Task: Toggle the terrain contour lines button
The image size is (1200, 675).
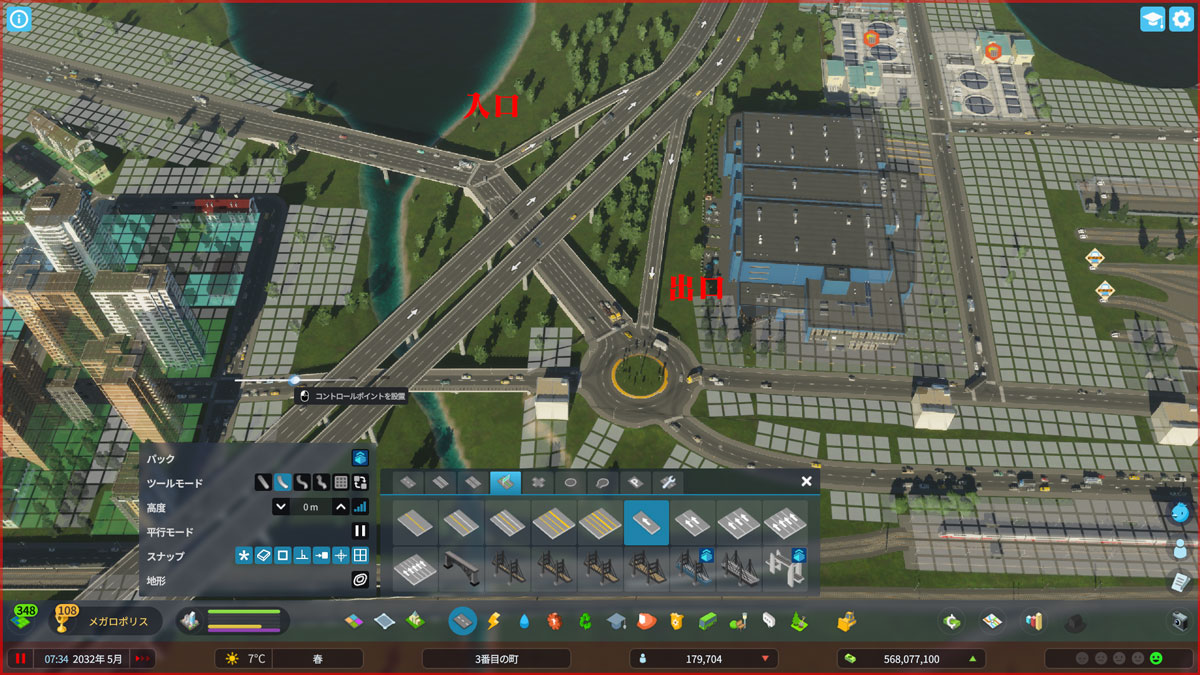Action: point(360,580)
